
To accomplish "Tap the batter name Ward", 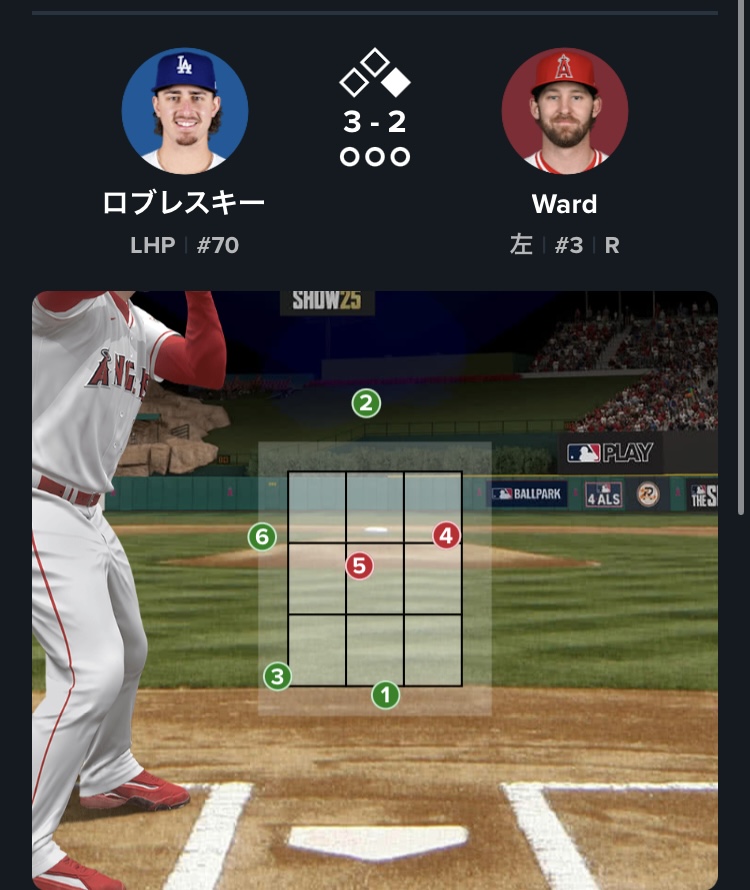I will click(x=564, y=204).
